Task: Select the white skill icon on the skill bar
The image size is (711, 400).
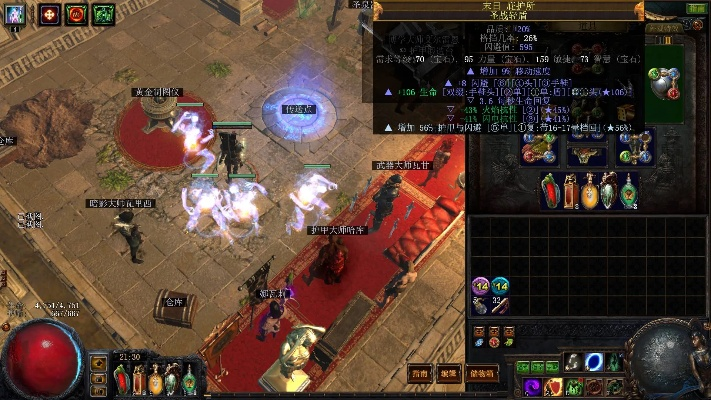Action: [x=574, y=362]
